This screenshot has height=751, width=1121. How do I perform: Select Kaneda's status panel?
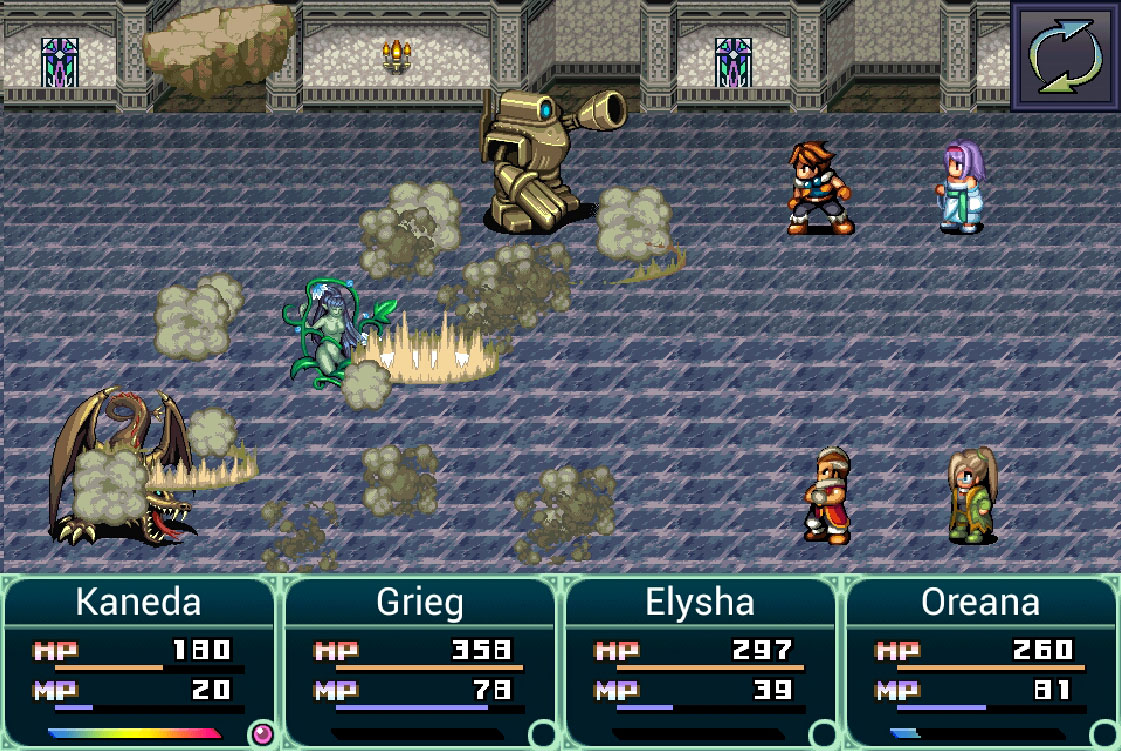tap(139, 660)
